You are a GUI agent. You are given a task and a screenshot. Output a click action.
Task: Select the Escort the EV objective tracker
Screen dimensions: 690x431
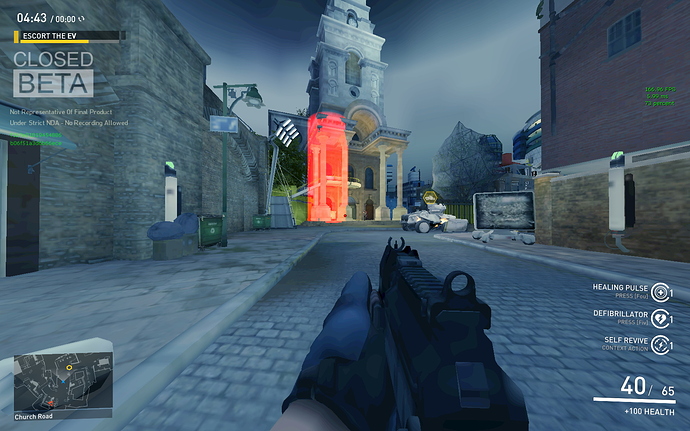coord(69,36)
